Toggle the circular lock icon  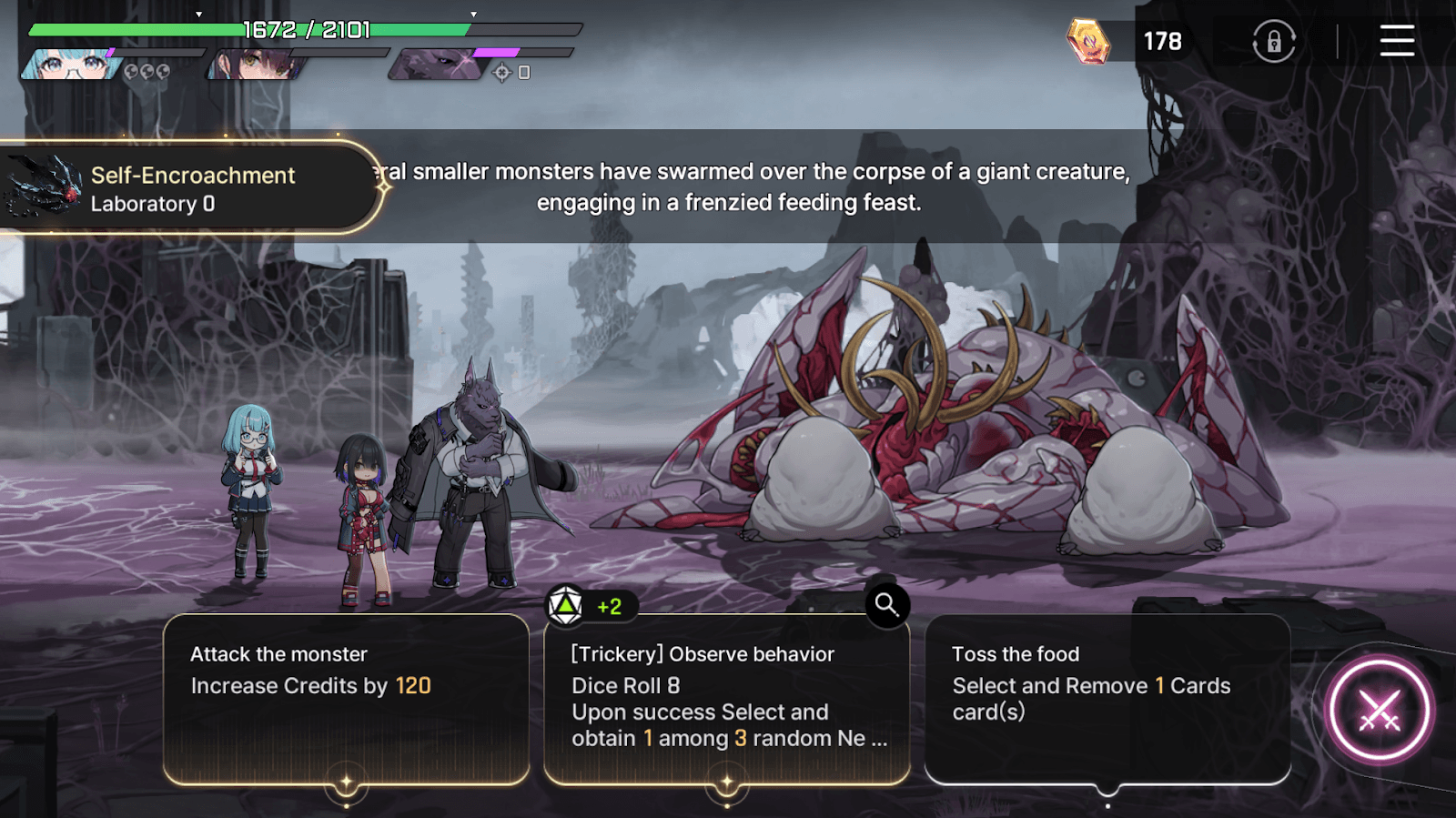click(1274, 42)
